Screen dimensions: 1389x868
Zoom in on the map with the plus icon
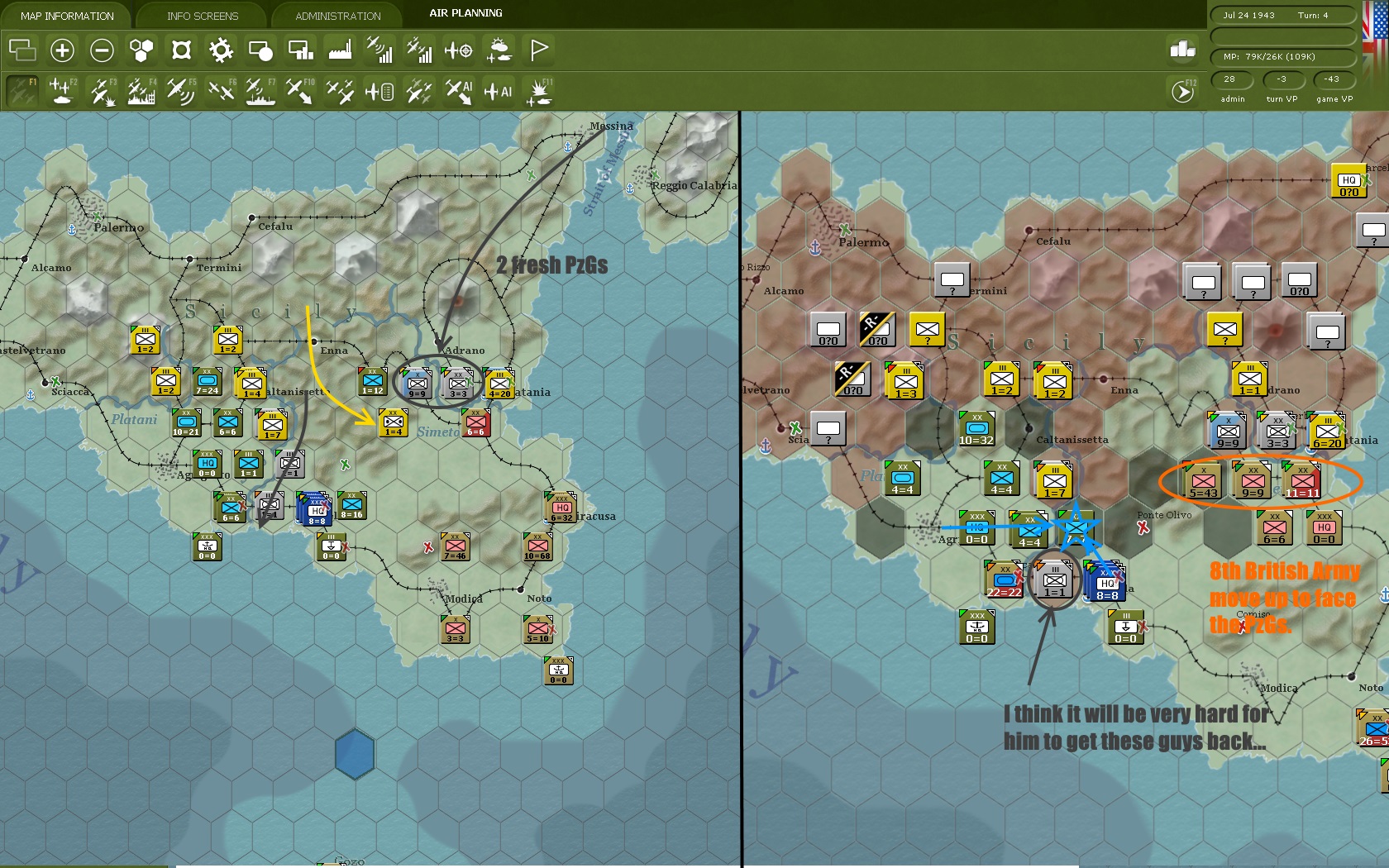(x=63, y=50)
